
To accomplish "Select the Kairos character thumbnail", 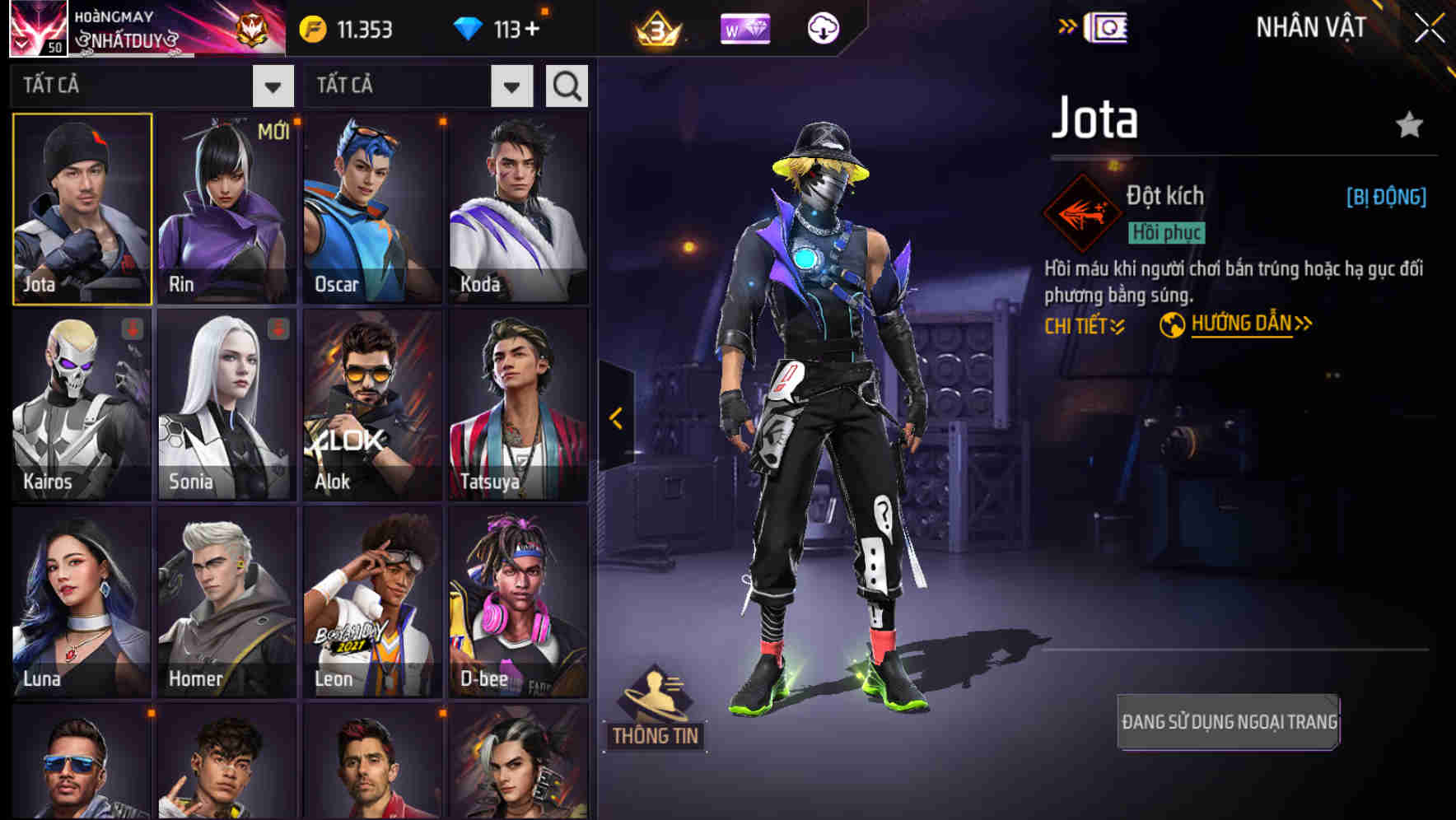I will (x=81, y=405).
